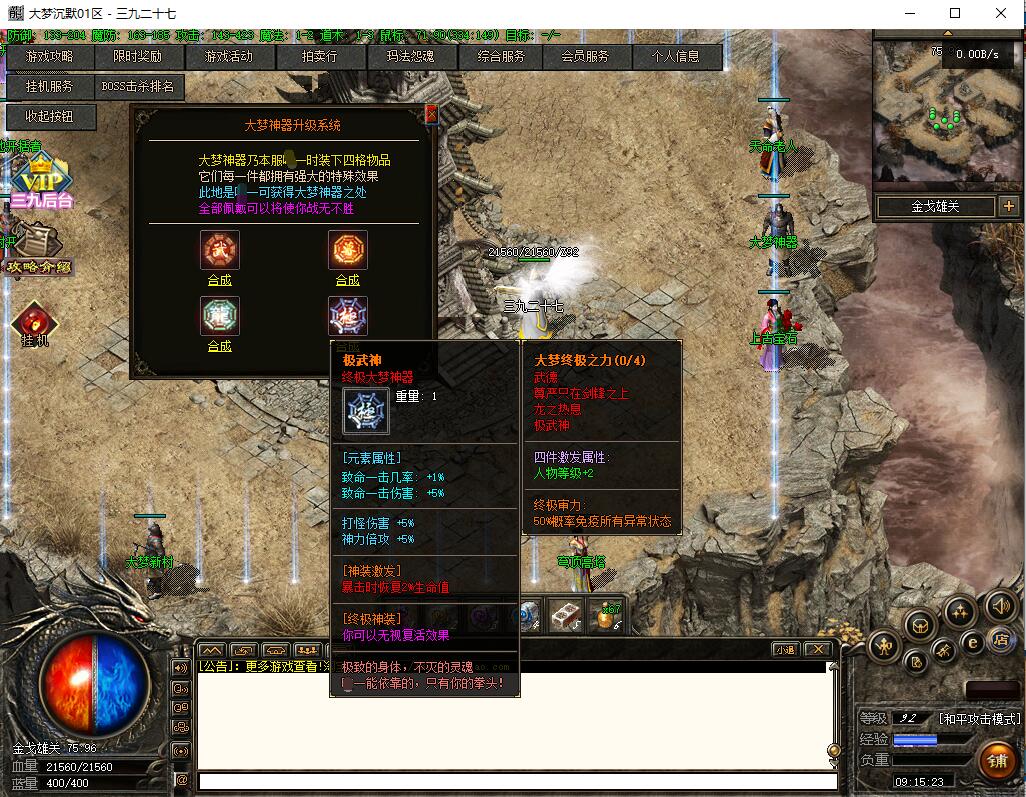Open the 综合服务 menu
This screenshot has width=1026, height=797.
pyautogui.click(x=501, y=57)
